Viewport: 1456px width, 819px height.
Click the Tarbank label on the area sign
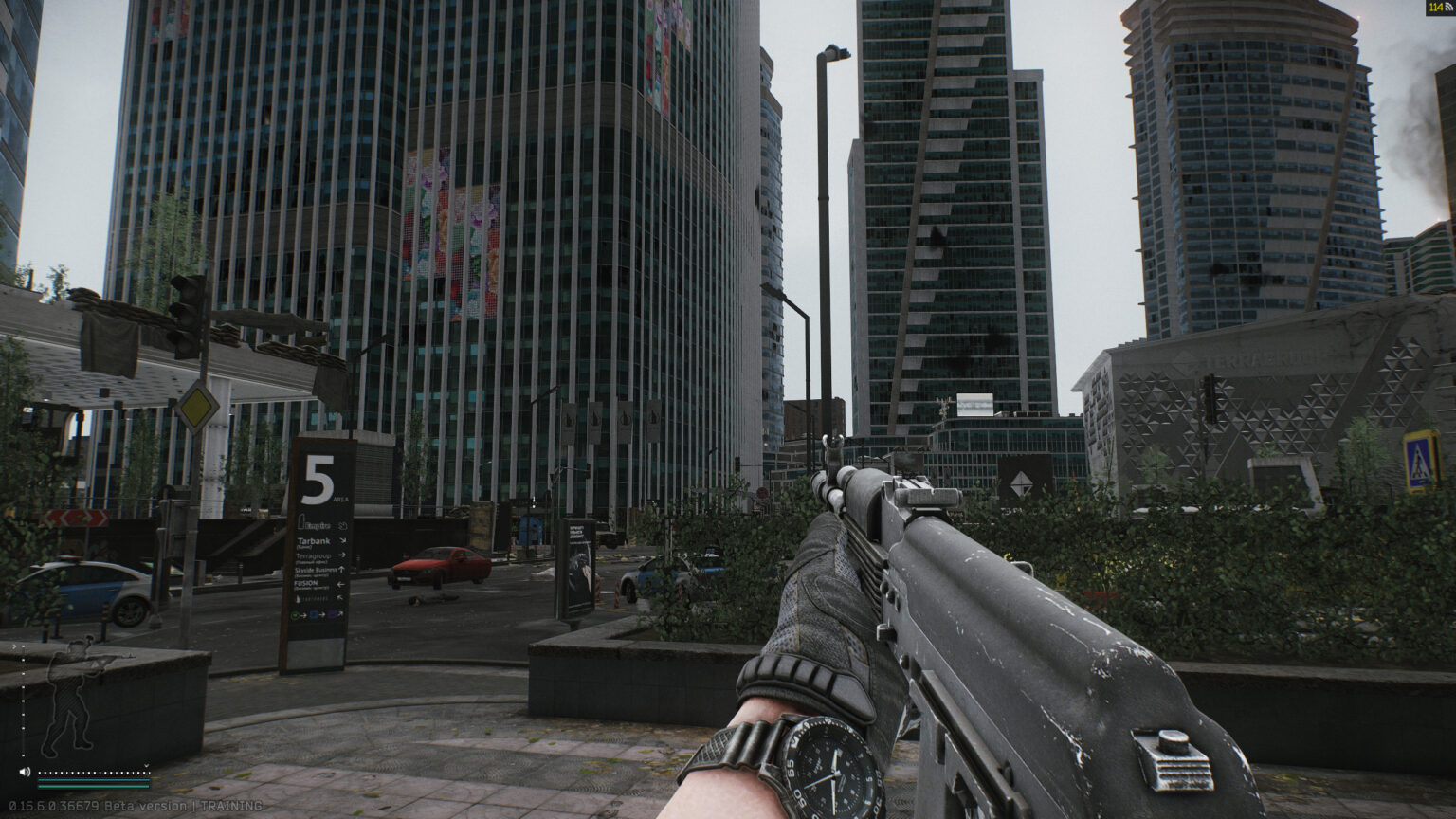[314, 541]
